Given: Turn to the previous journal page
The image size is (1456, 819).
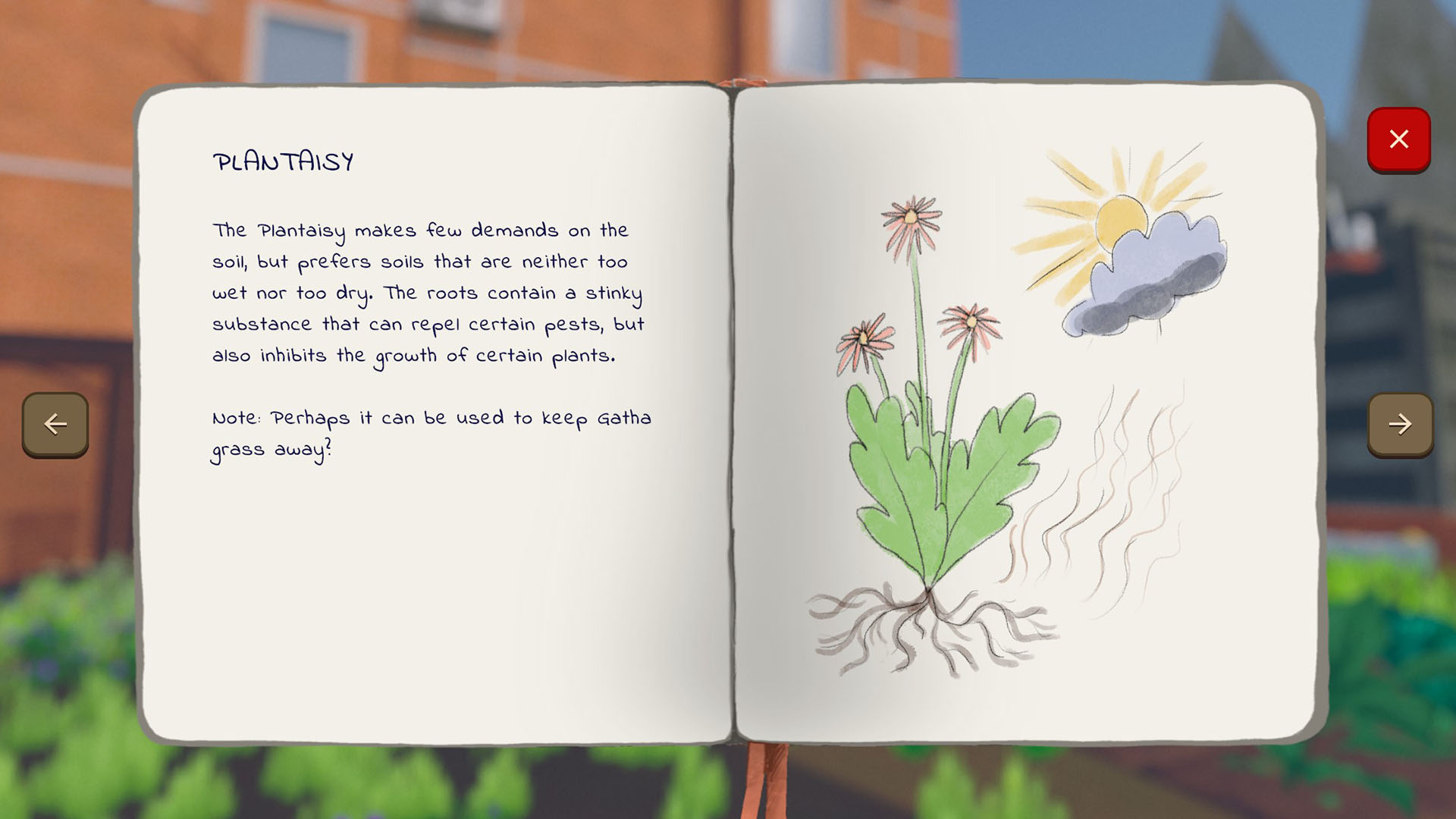Looking at the screenshot, I should 55,424.
